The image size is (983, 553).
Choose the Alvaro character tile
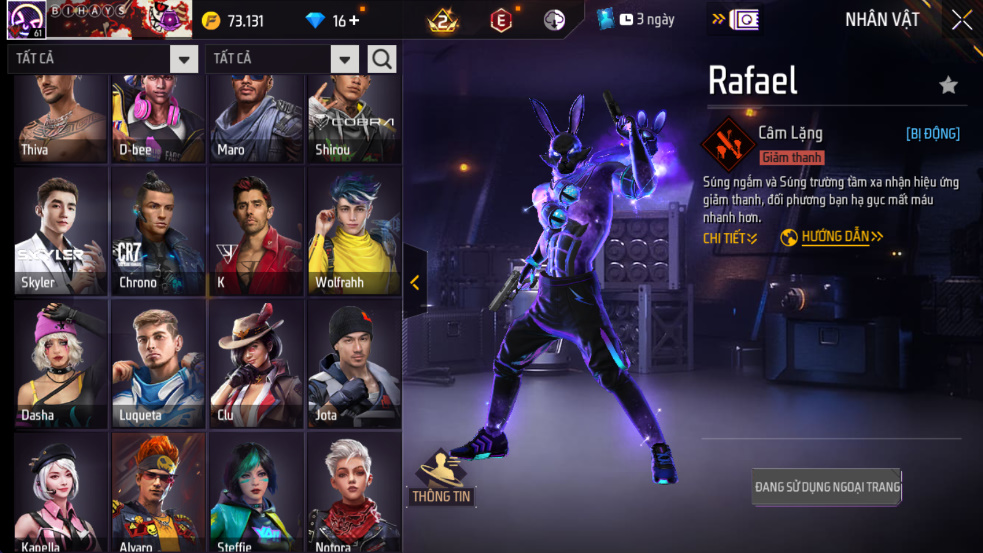coord(159,492)
